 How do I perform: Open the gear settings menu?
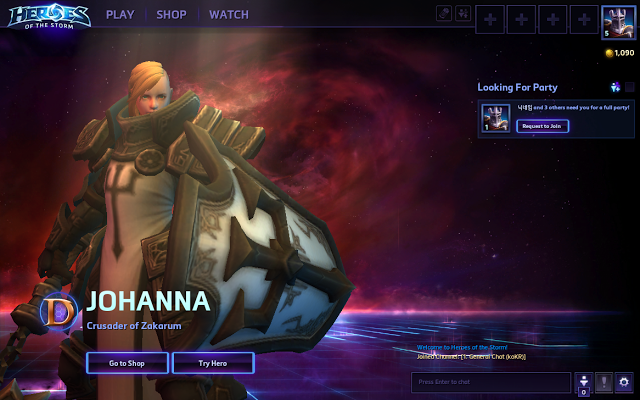tap(625, 382)
